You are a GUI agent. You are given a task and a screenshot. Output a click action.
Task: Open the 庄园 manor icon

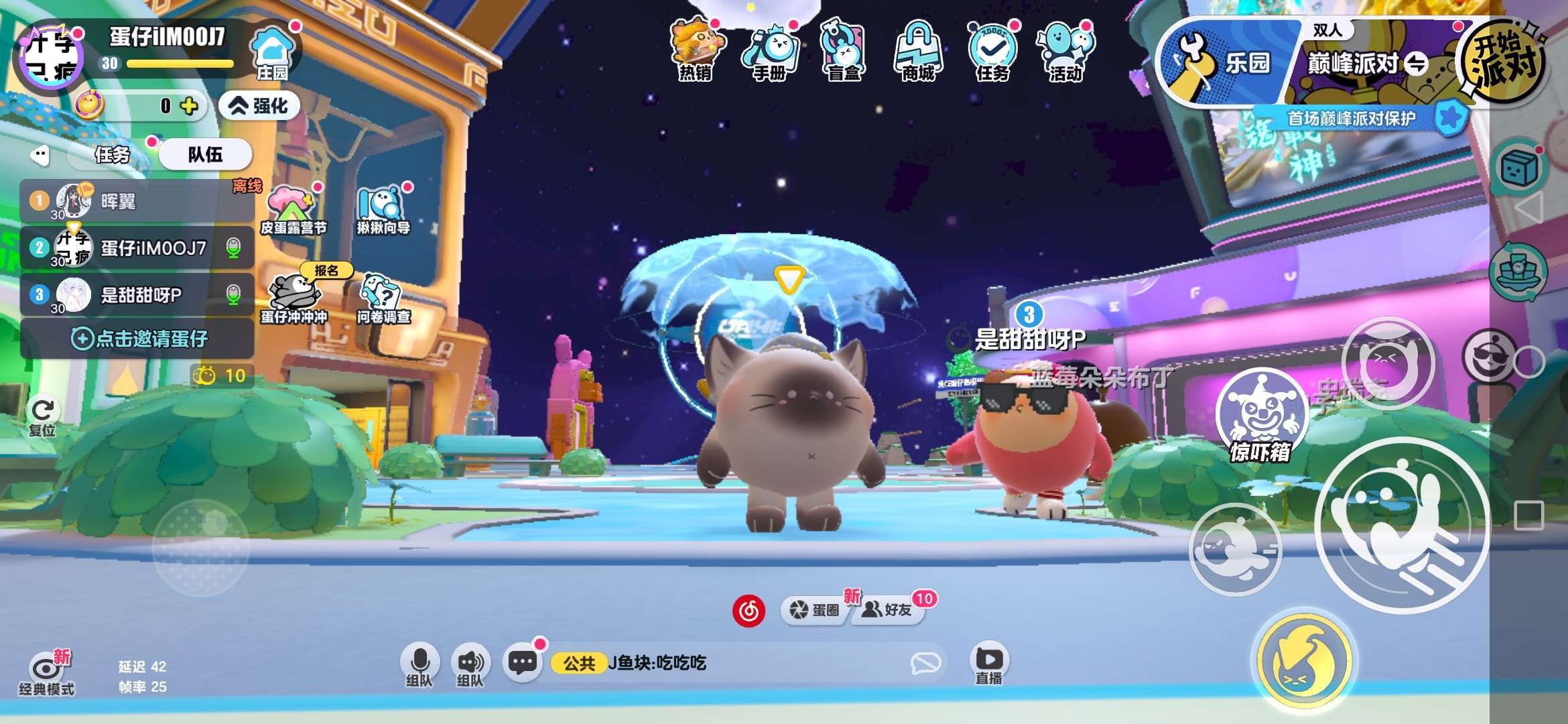click(x=271, y=52)
